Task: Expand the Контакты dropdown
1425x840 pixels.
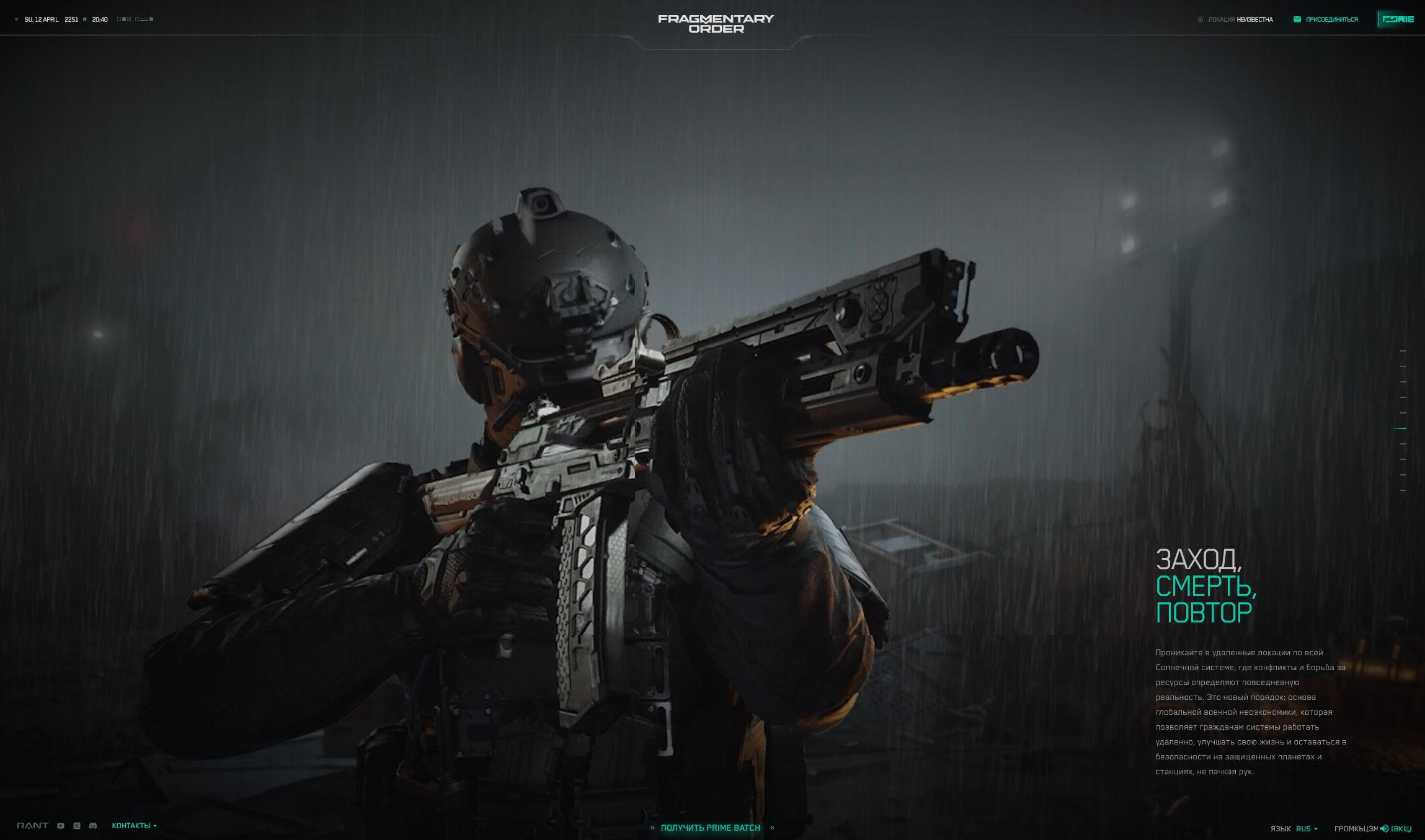Action: click(x=134, y=826)
